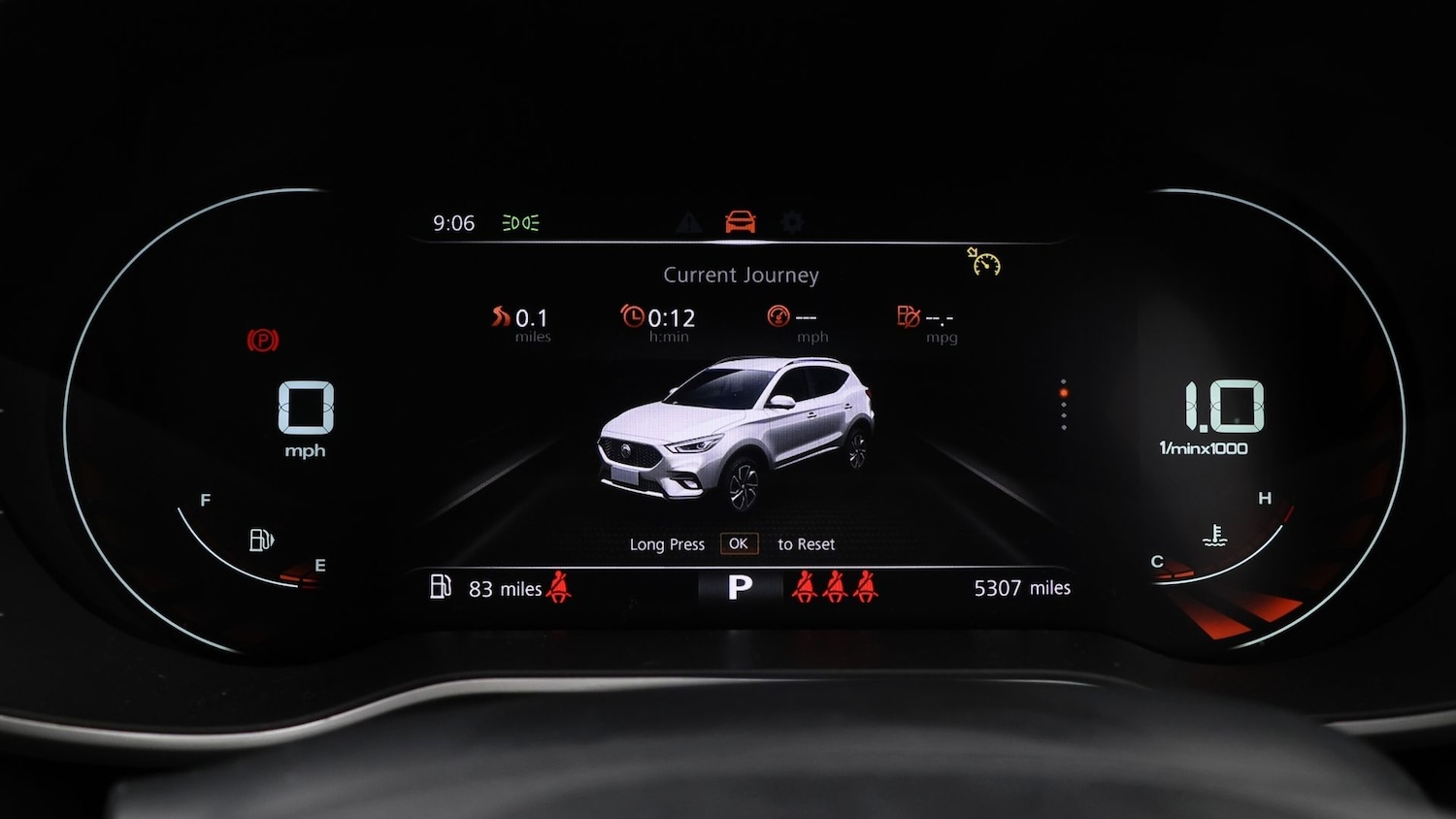Click the coolant temperature gauge icon
Image resolution: width=1456 pixels, height=819 pixels.
click(x=1214, y=536)
